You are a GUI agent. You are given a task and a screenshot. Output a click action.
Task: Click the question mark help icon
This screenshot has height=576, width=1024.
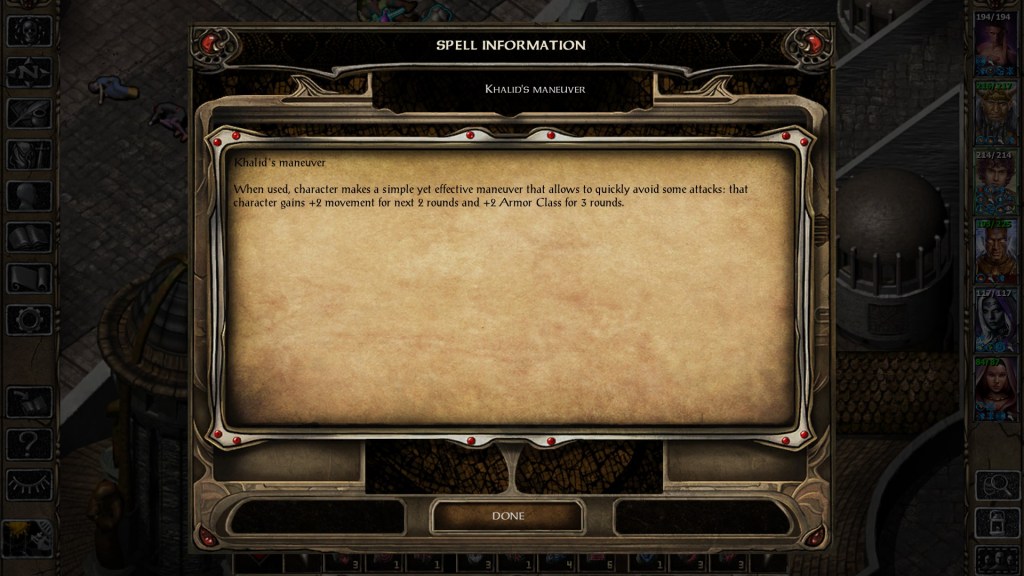pyautogui.click(x=29, y=442)
